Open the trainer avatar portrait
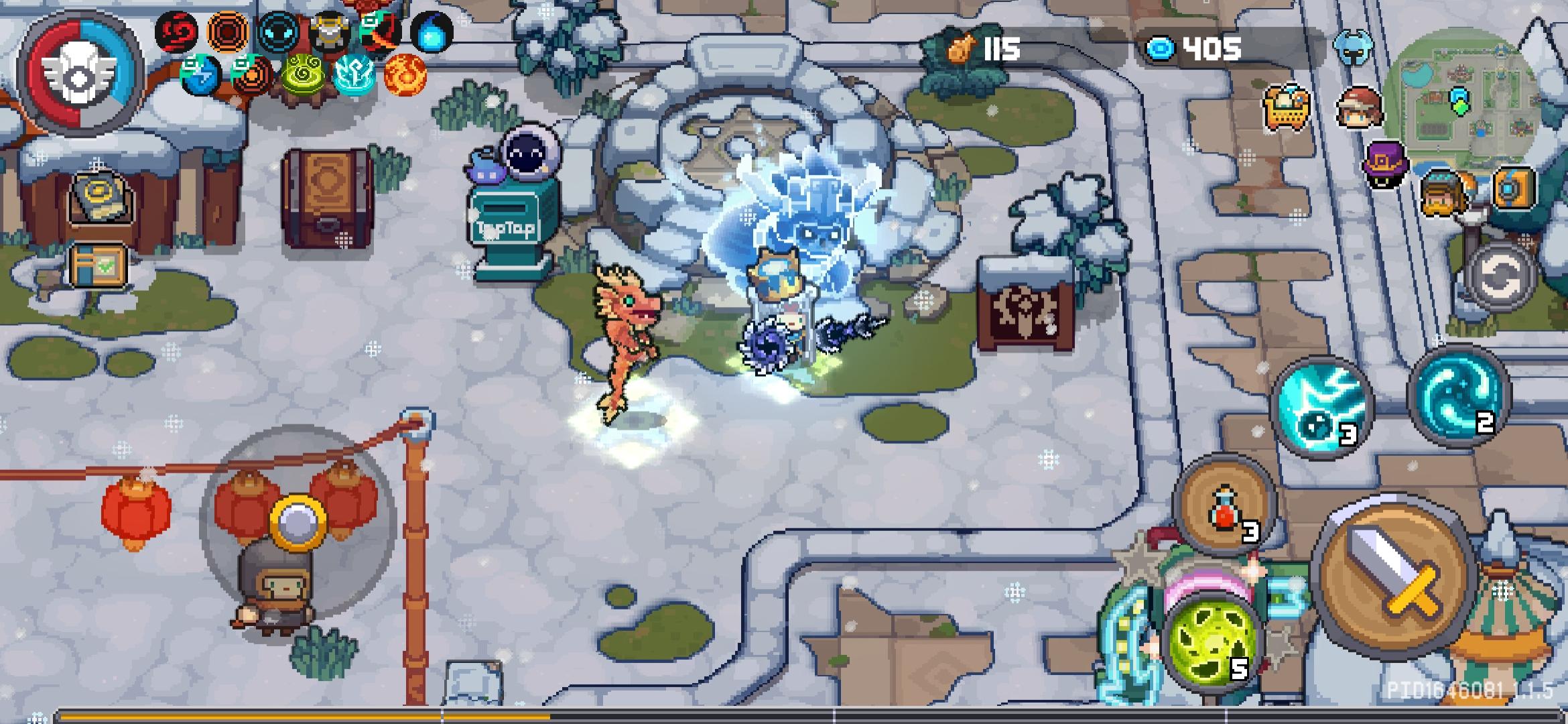 coord(1359,107)
